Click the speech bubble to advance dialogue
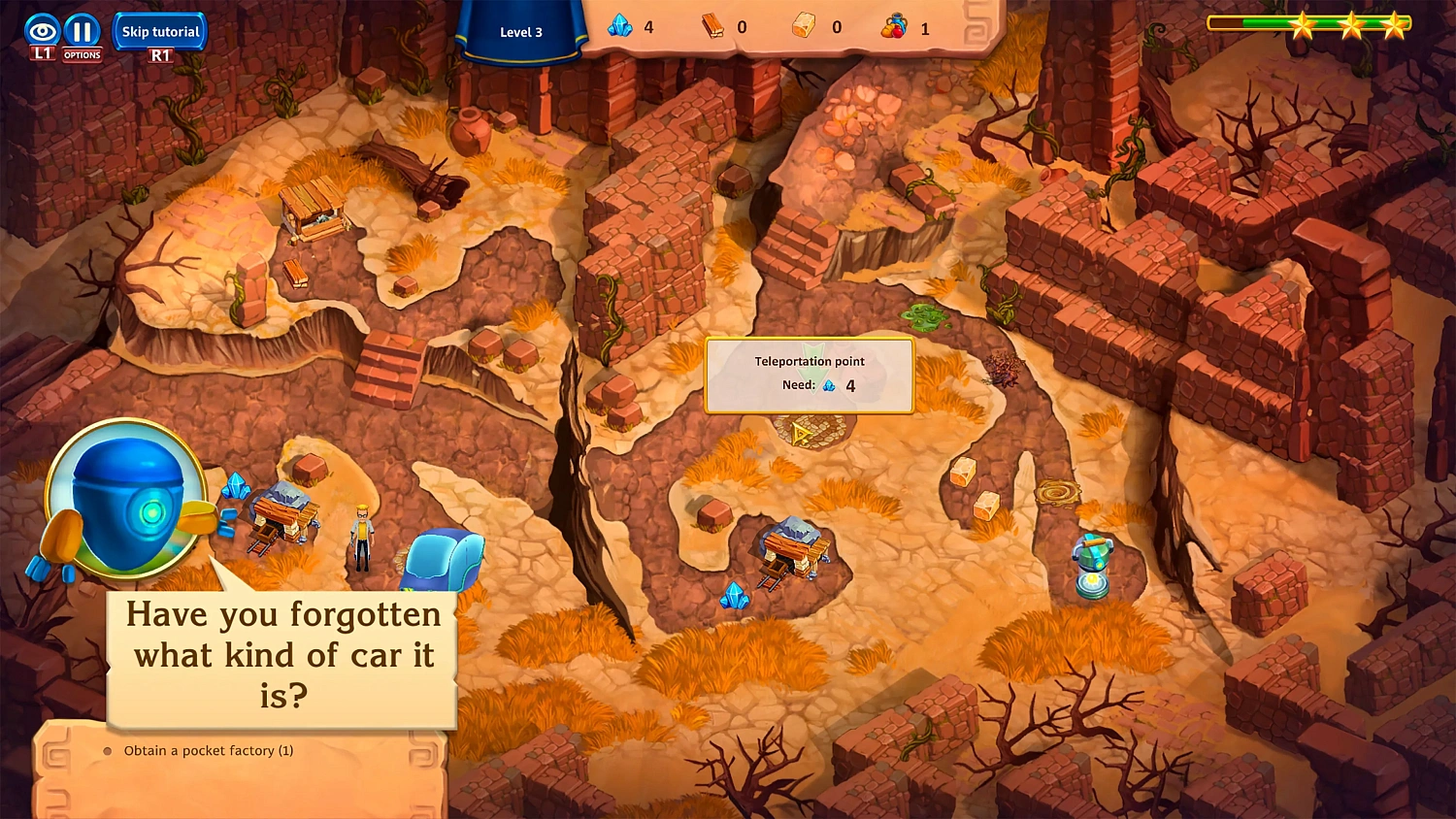Image resolution: width=1456 pixels, height=819 pixels. coord(281,656)
